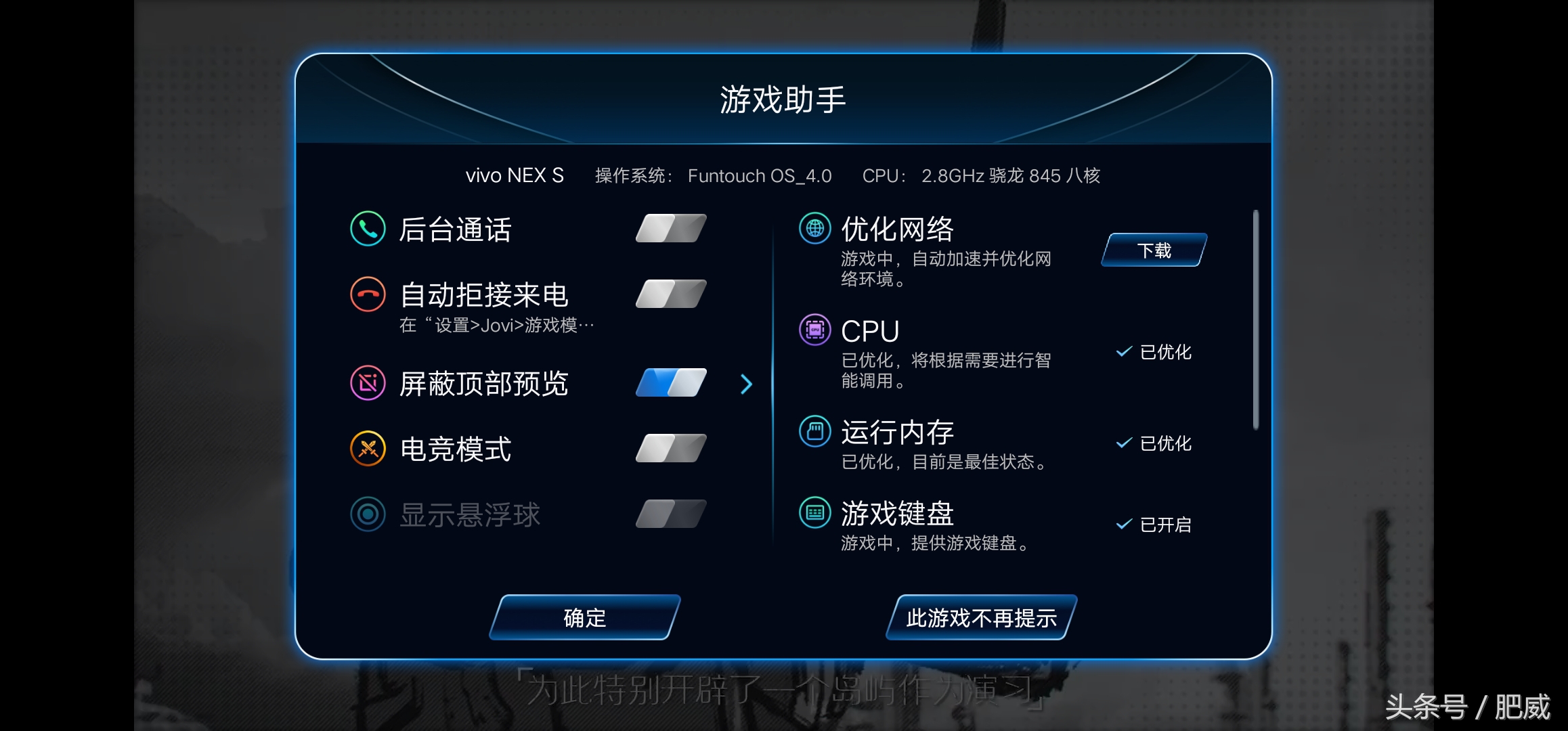The height and width of the screenshot is (731, 1568).
Task: Enable the 电竞模式 switch
Action: [x=669, y=448]
